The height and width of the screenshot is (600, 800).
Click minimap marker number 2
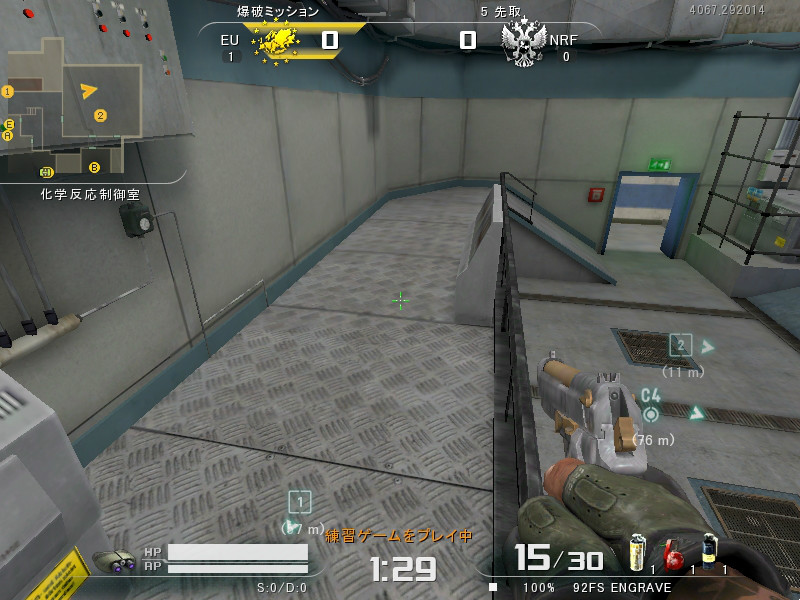100,115
